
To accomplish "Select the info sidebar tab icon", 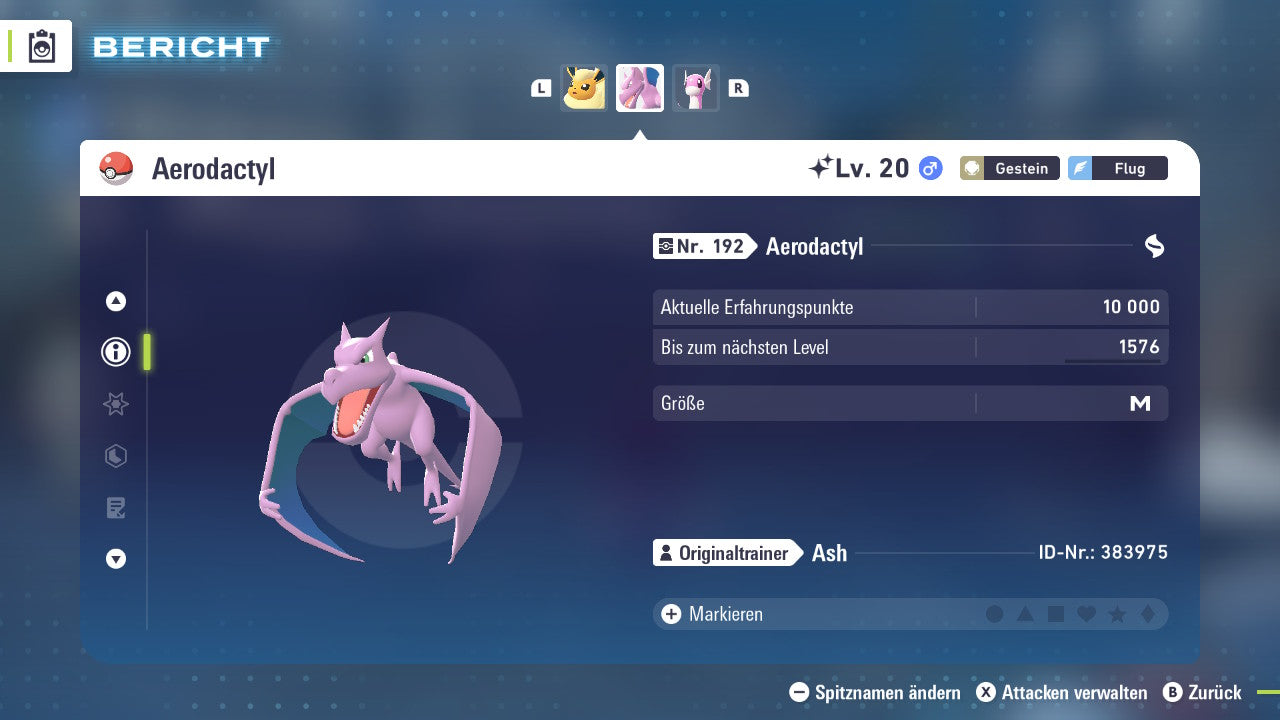I will 115,352.
